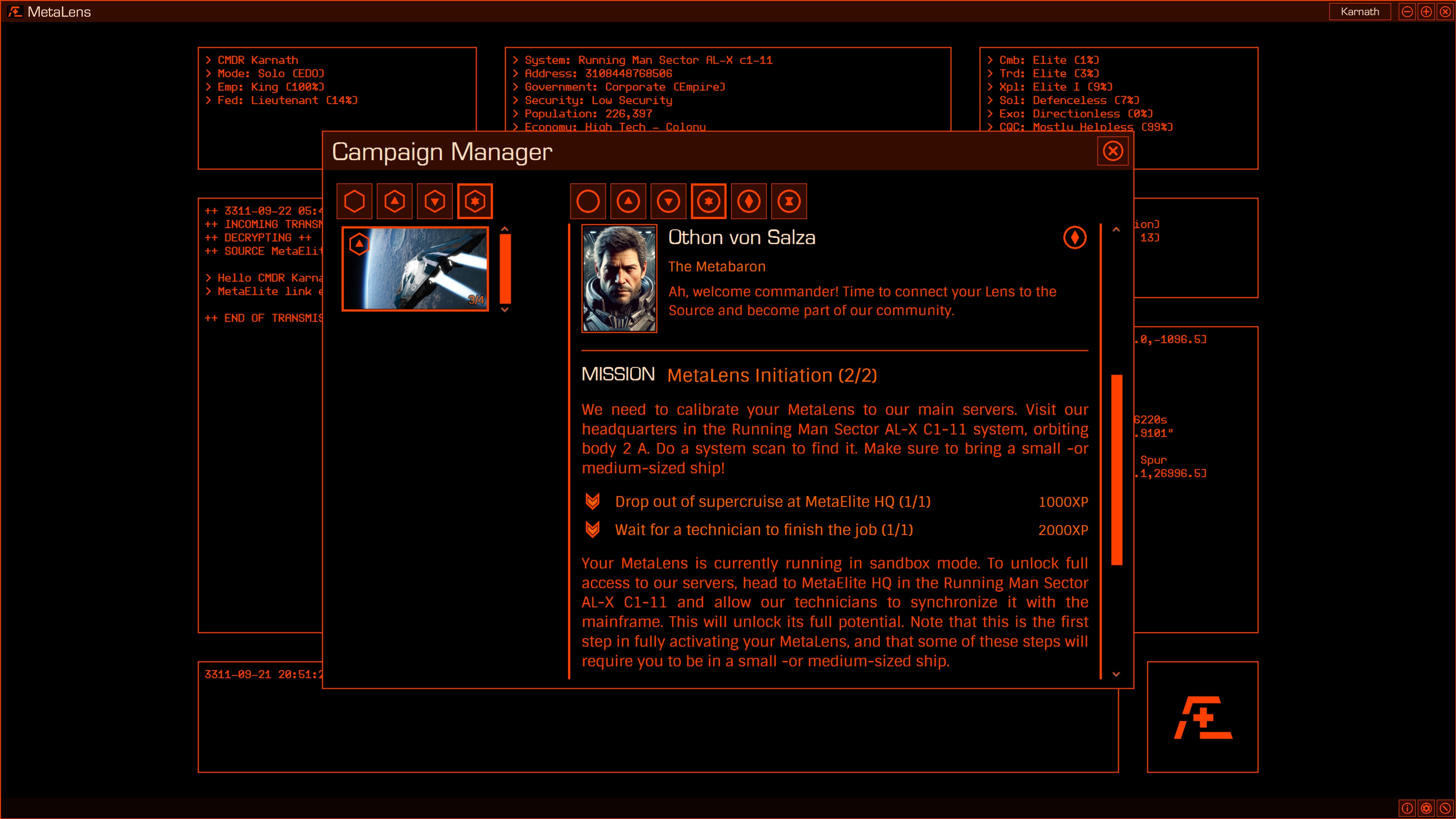
Task: Select the circle down-arrow mission filter
Action: [668, 201]
